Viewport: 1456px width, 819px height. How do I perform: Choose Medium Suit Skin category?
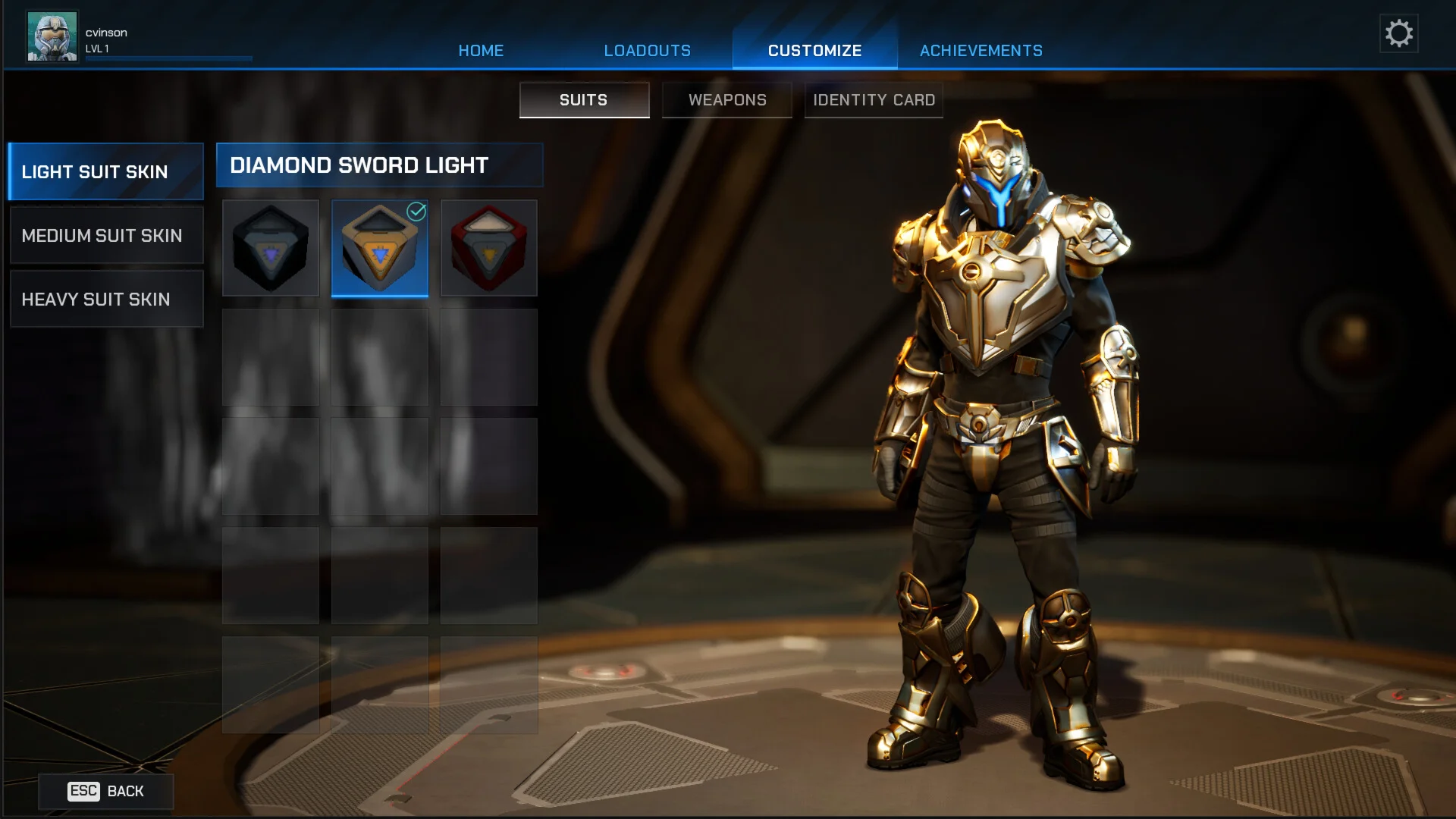point(106,236)
